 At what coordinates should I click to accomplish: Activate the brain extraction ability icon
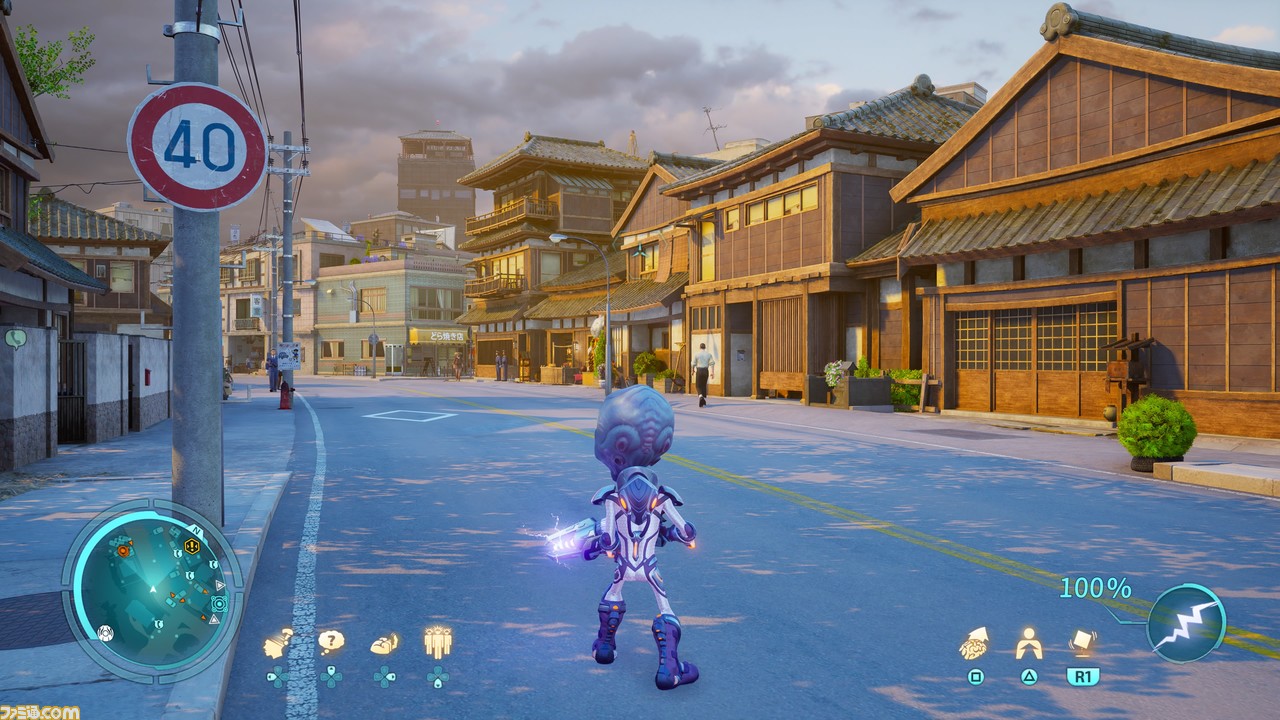tap(974, 643)
